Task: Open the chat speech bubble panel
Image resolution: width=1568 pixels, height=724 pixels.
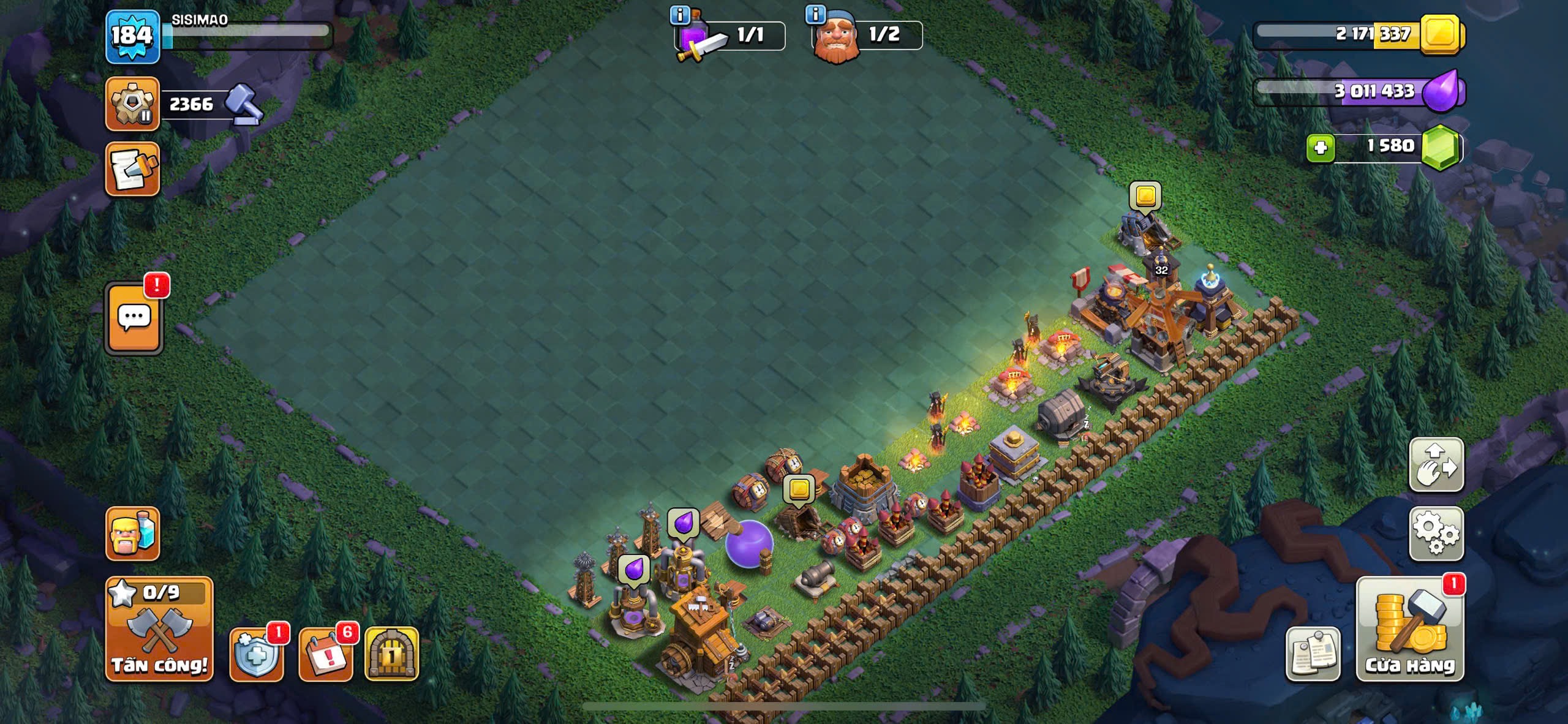Action: 134,318
